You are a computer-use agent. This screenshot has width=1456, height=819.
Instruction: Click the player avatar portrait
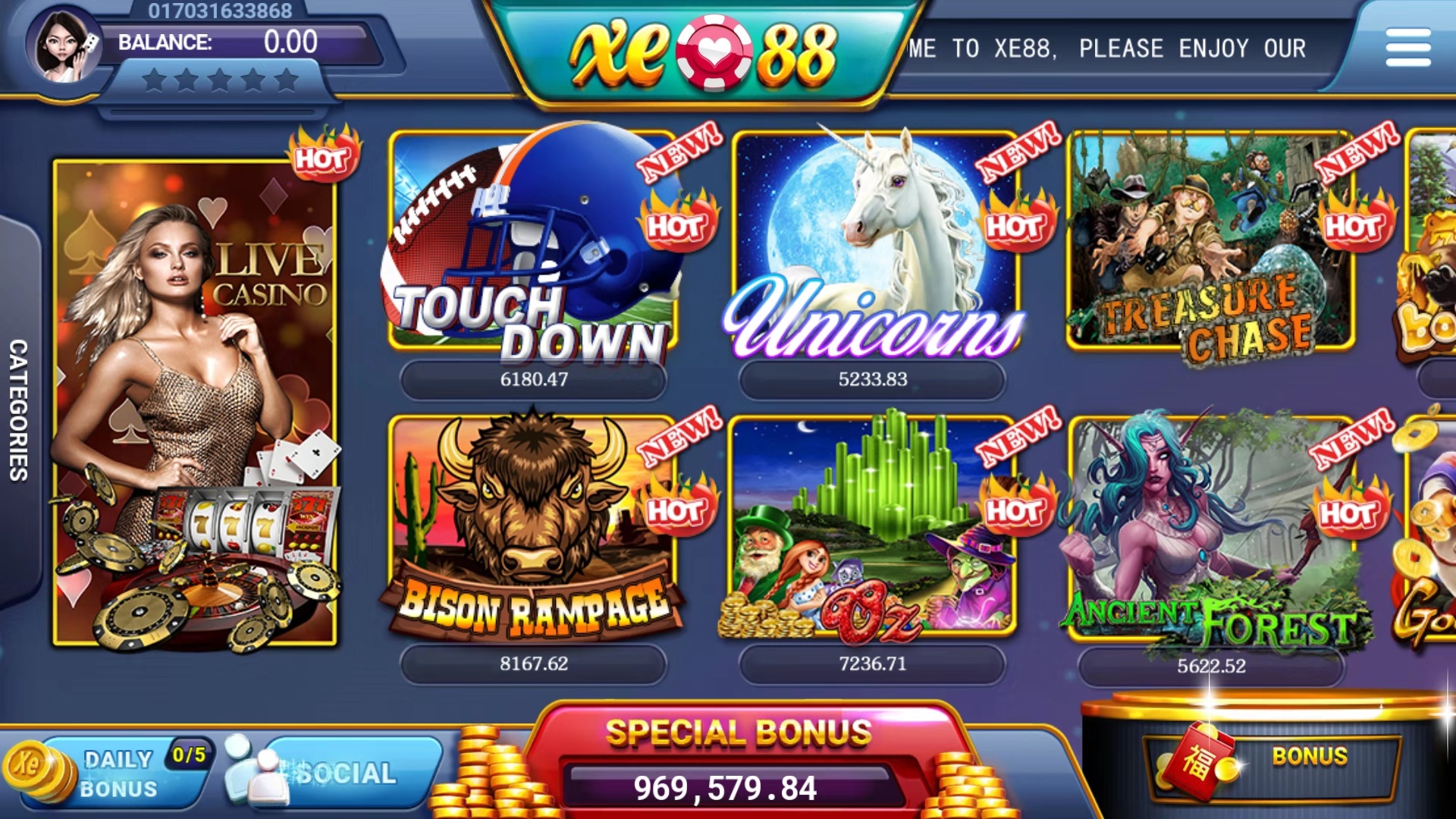click(63, 45)
